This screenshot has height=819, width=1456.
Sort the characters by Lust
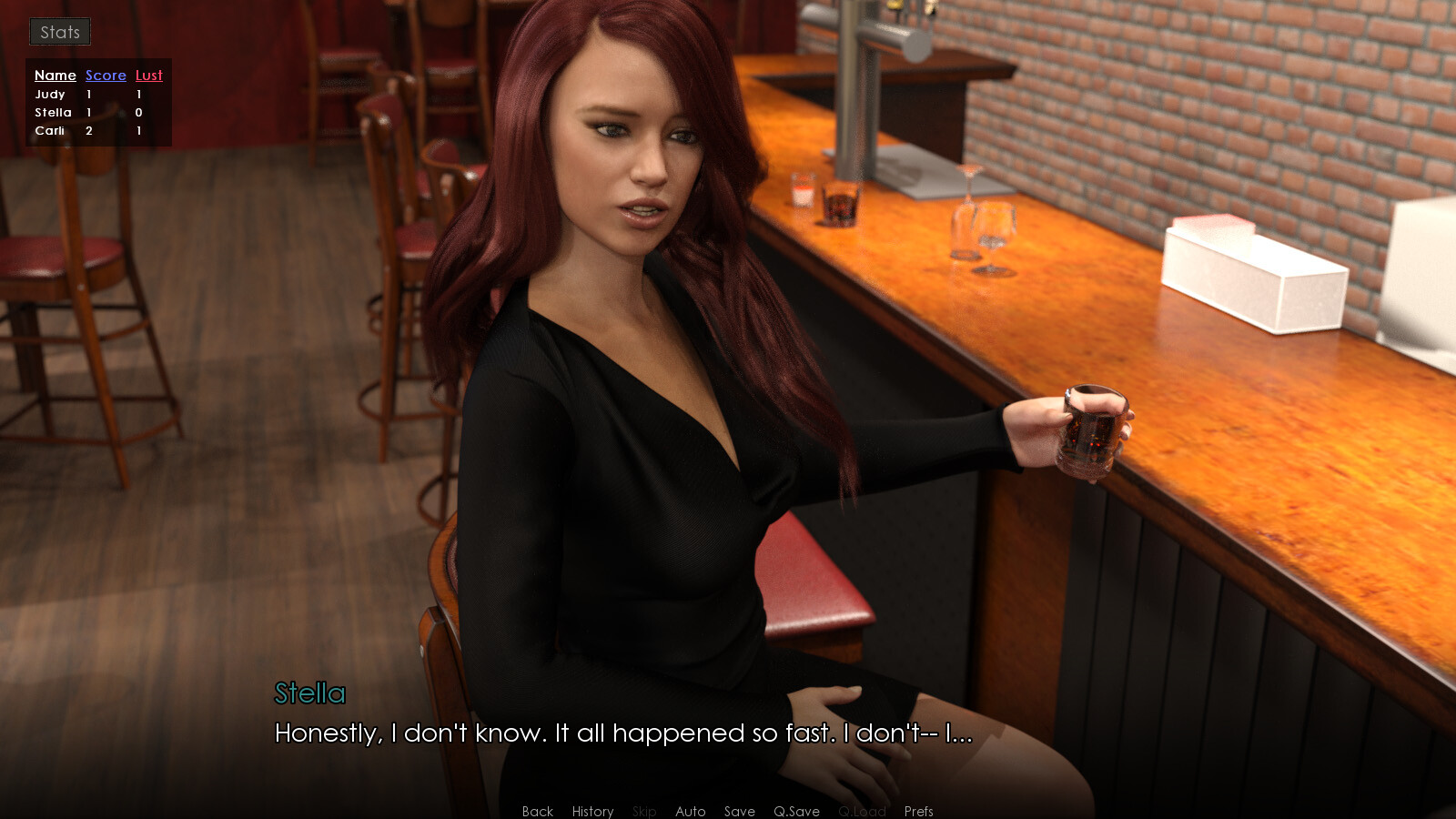pos(148,76)
